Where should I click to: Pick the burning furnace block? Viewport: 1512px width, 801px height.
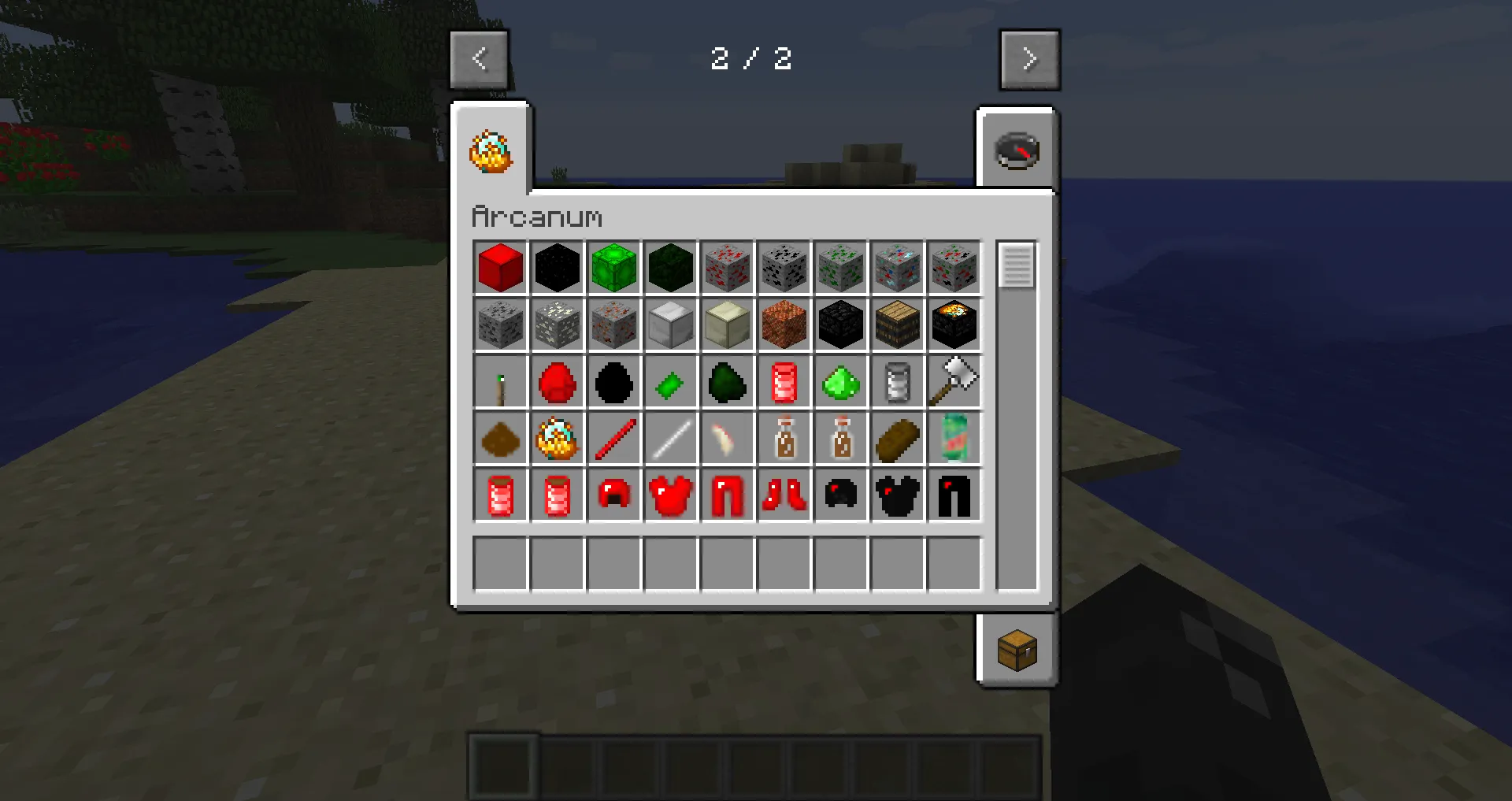point(954,324)
